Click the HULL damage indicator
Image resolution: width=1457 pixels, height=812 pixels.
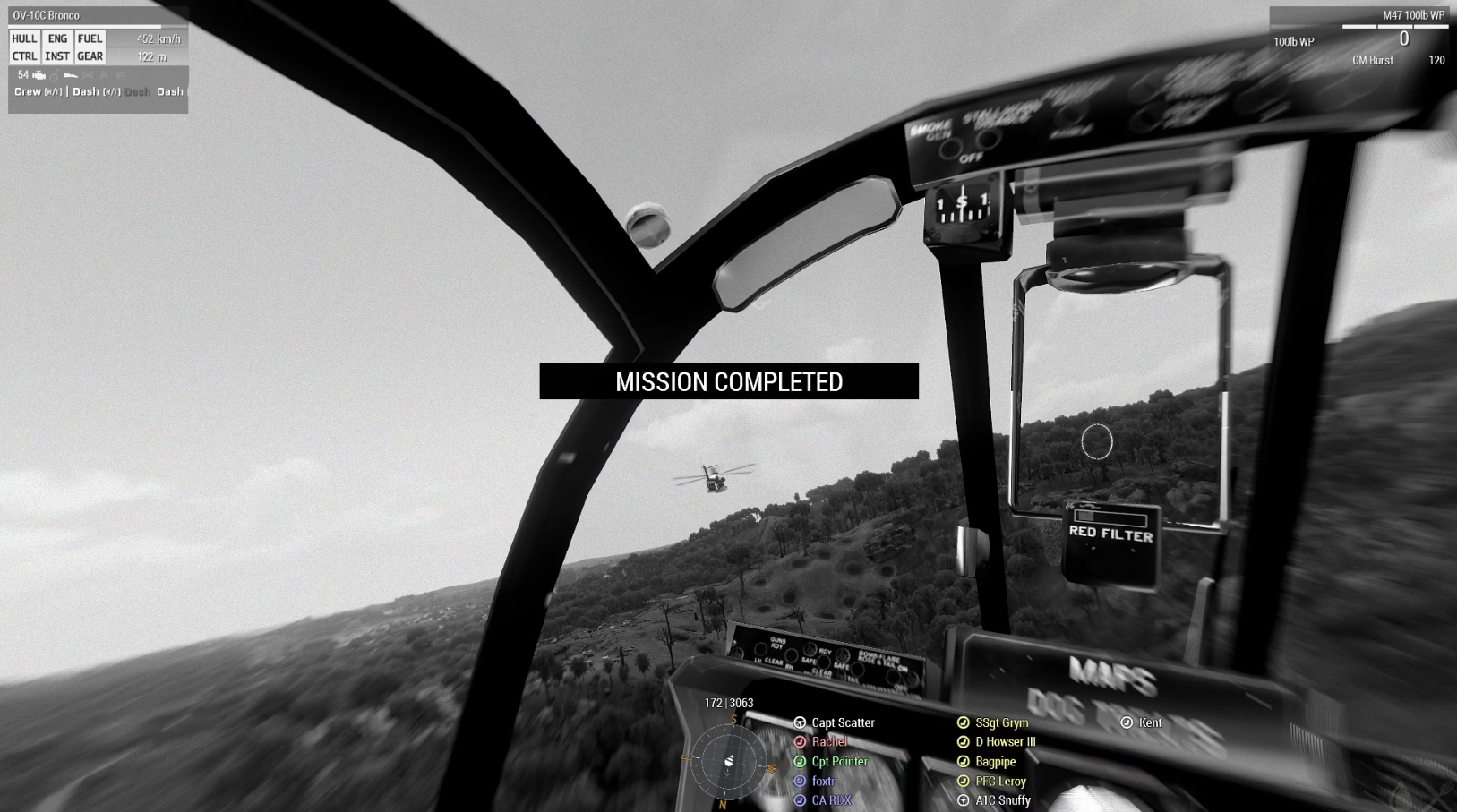[x=24, y=38]
